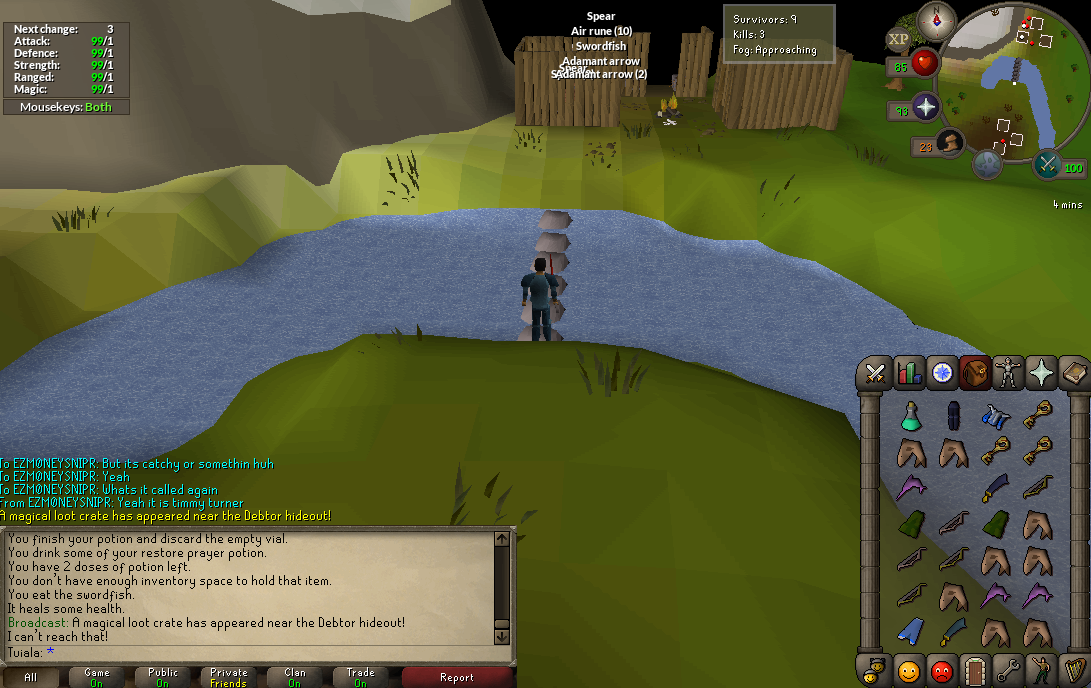Switch to the Magic spellbook tab
This screenshot has height=688, width=1091.
tap(1072, 374)
